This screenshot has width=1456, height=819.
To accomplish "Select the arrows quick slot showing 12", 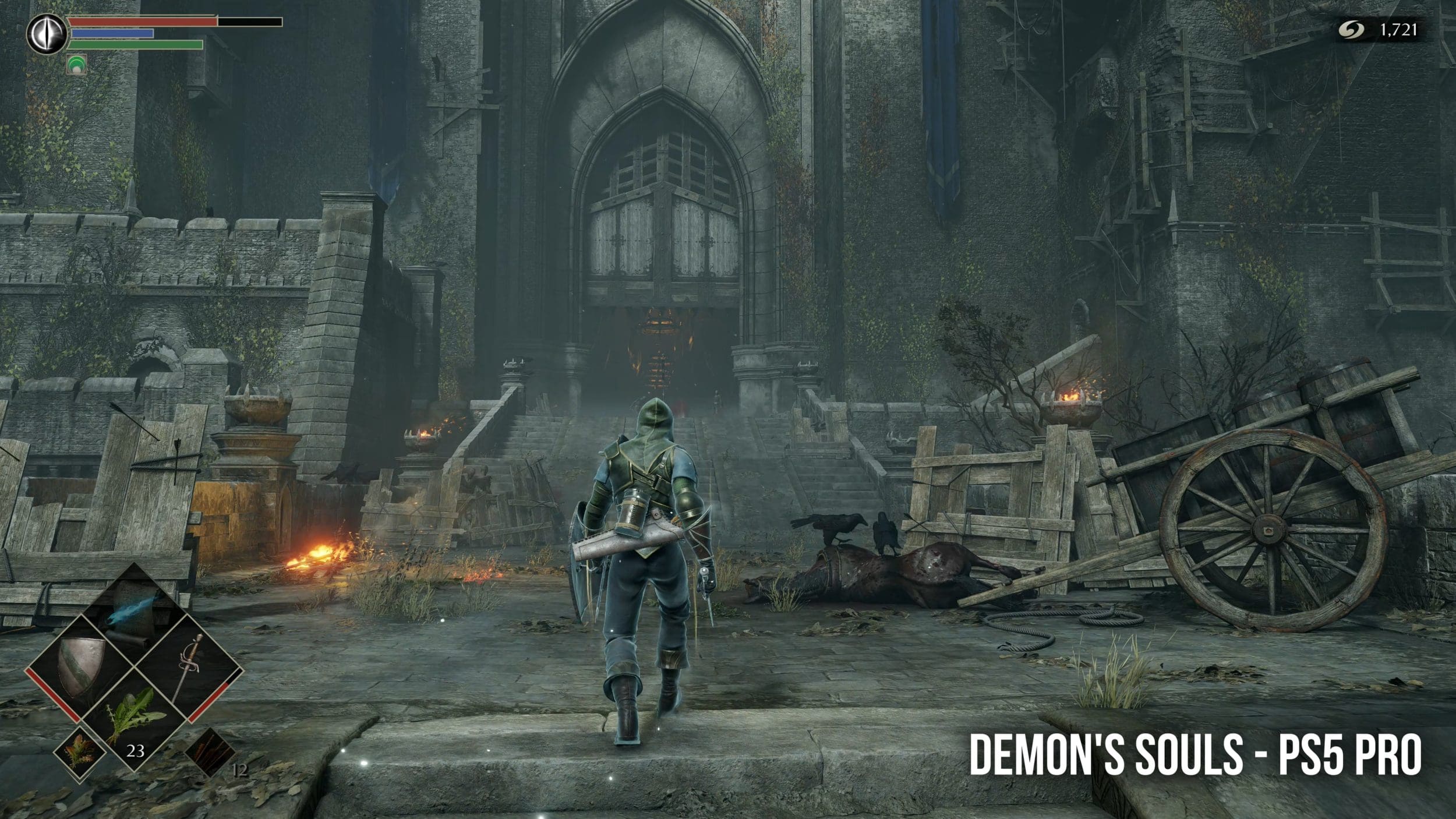I will tap(211, 754).
